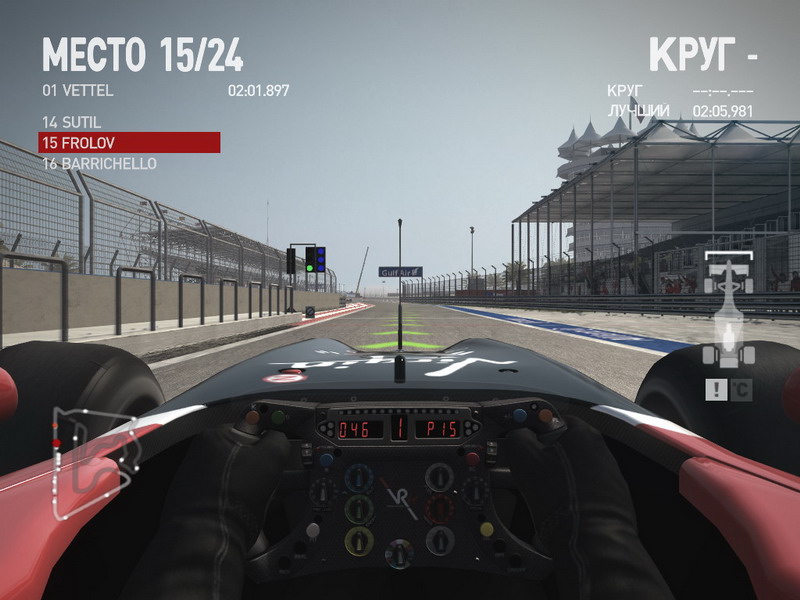The width and height of the screenshot is (800, 600).
Task: Click the exclamation warning icon
Action: [715, 390]
